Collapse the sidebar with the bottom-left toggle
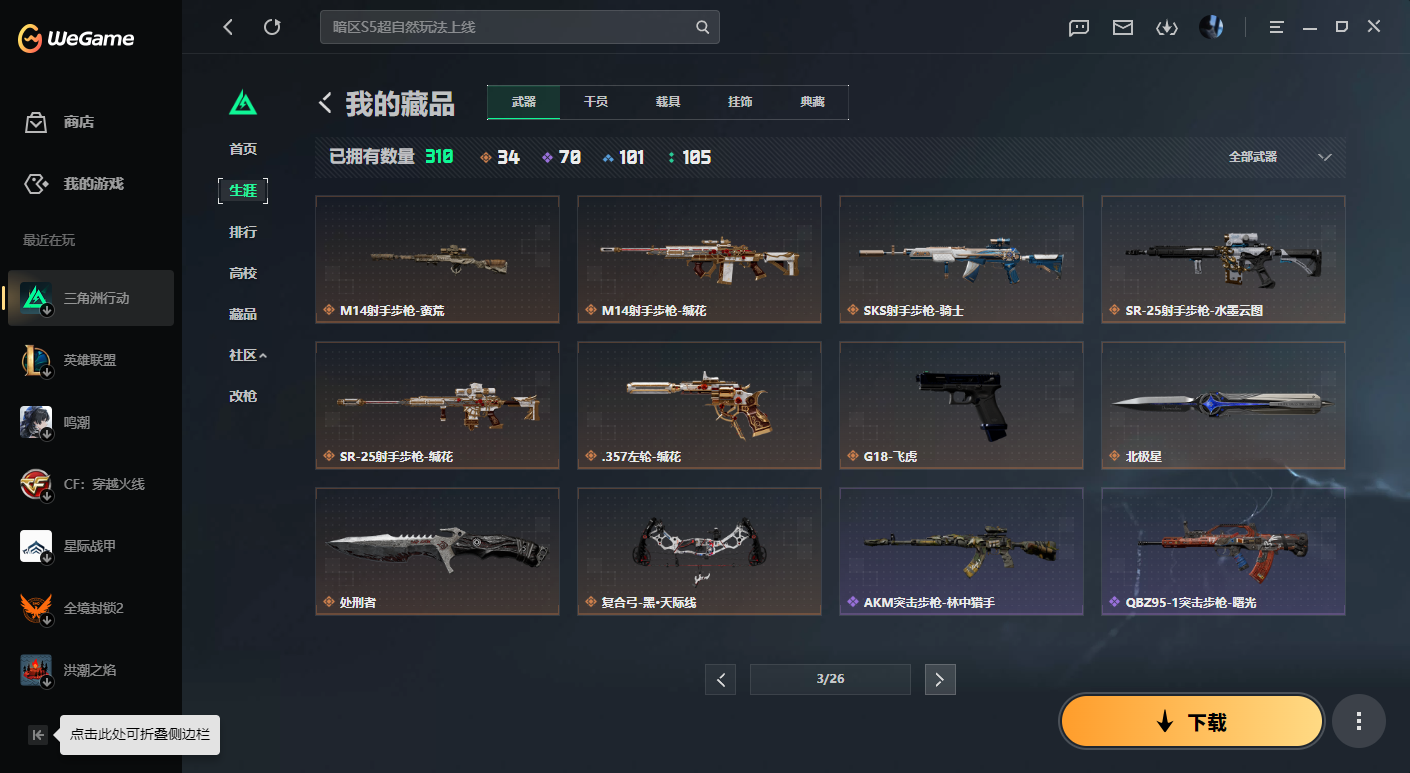The width and height of the screenshot is (1410, 773). [37, 734]
